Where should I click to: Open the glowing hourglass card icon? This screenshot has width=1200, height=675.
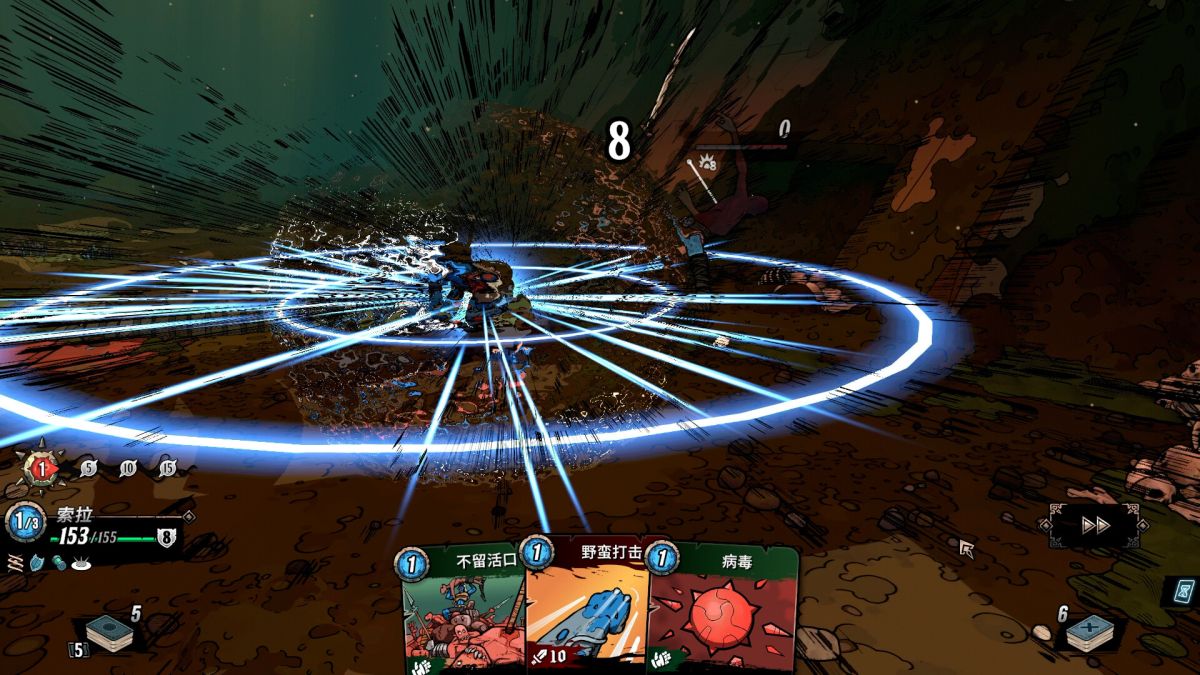pyautogui.click(x=1182, y=591)
